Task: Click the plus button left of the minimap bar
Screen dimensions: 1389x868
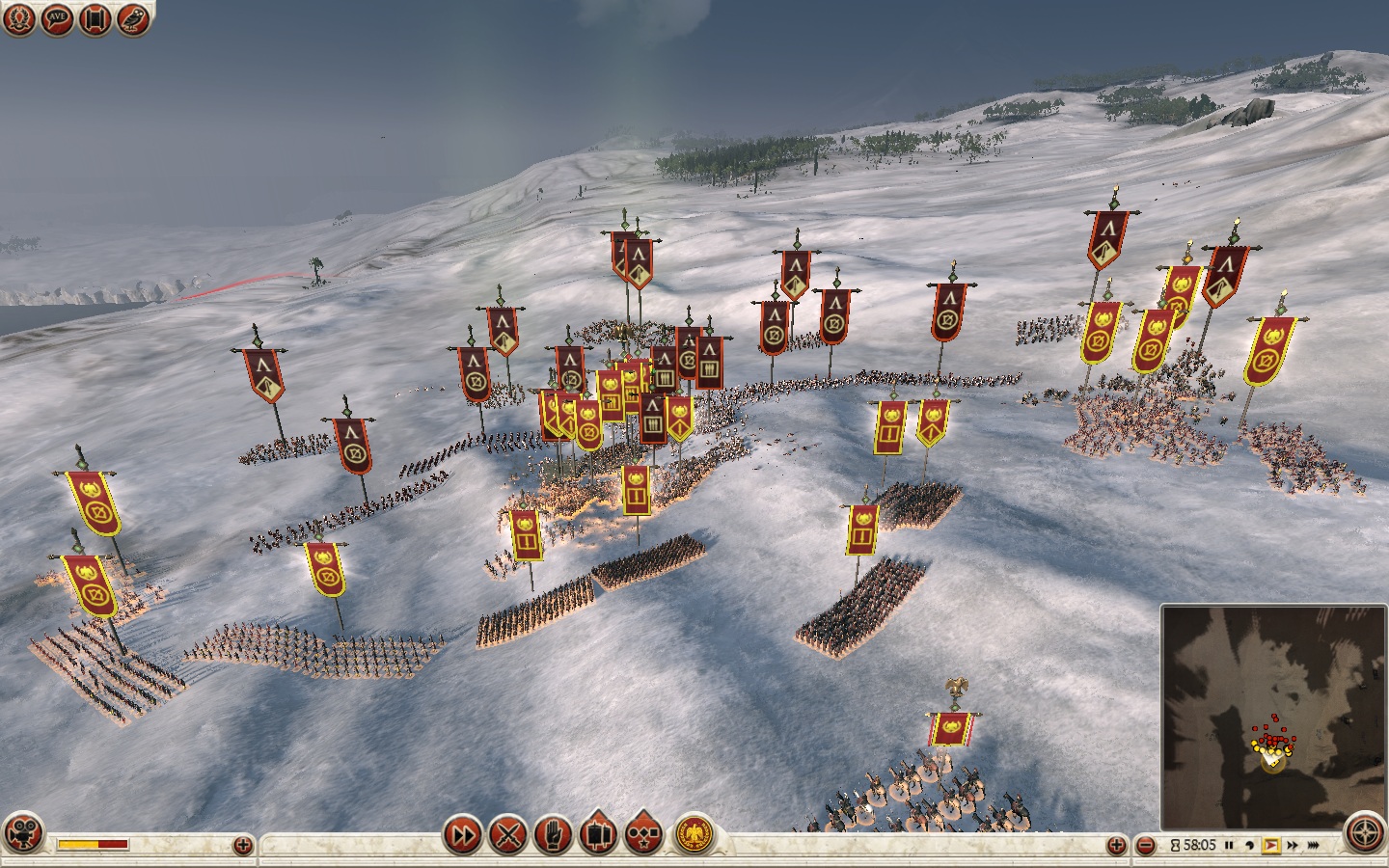Action: 1117,846
